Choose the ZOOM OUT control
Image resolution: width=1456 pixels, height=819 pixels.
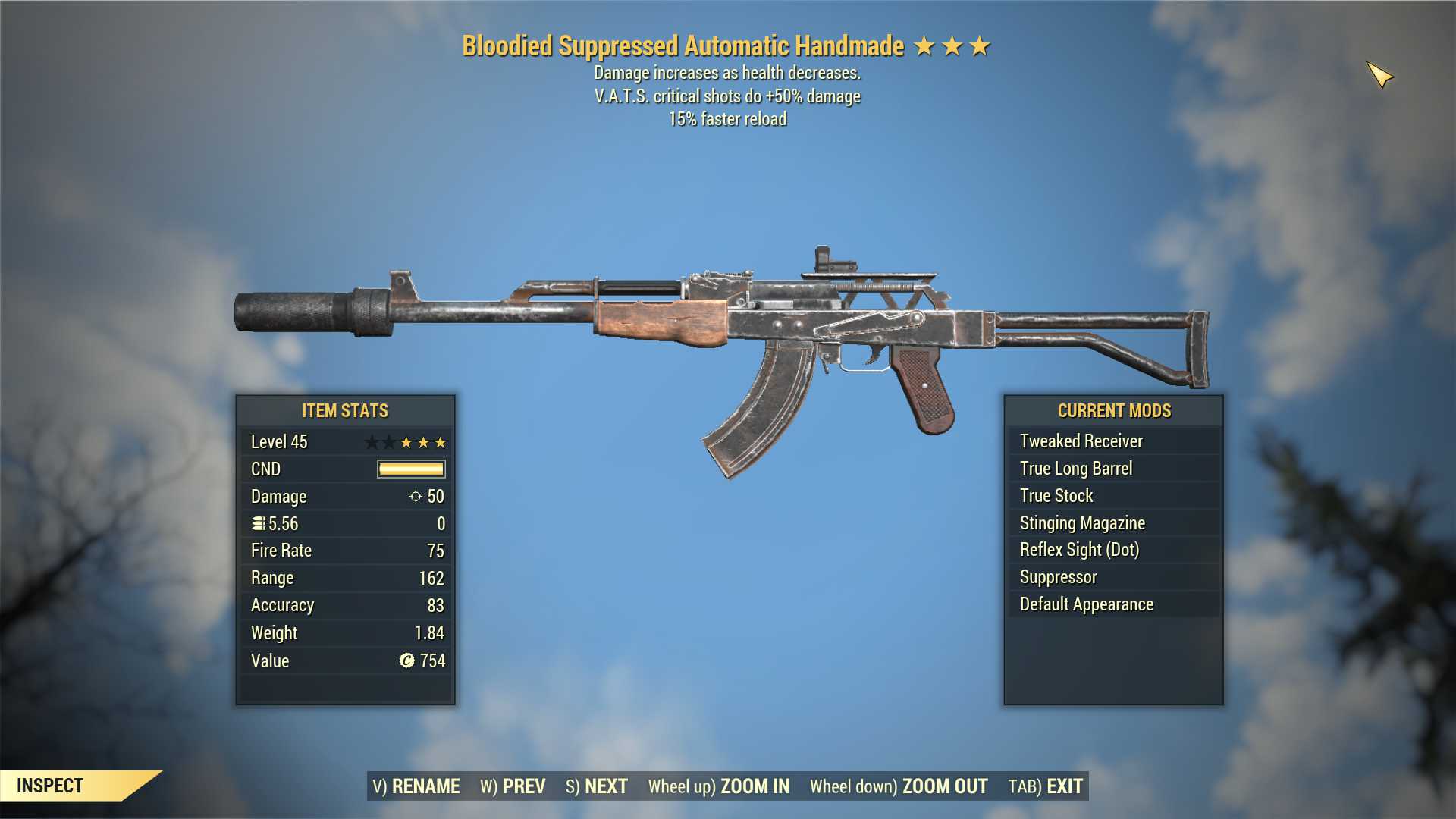(899, 786)
